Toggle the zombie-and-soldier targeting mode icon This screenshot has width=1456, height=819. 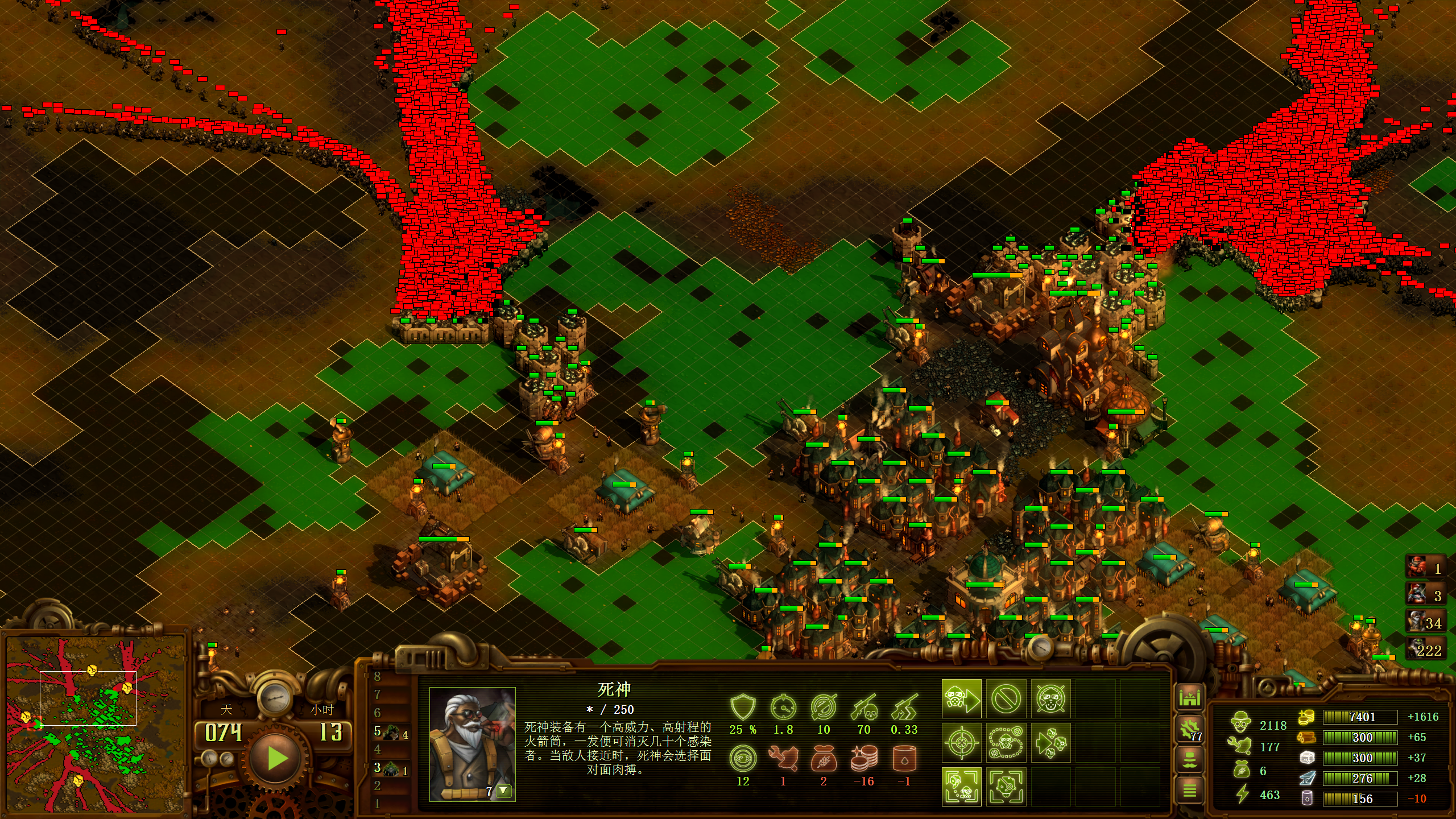962,787
